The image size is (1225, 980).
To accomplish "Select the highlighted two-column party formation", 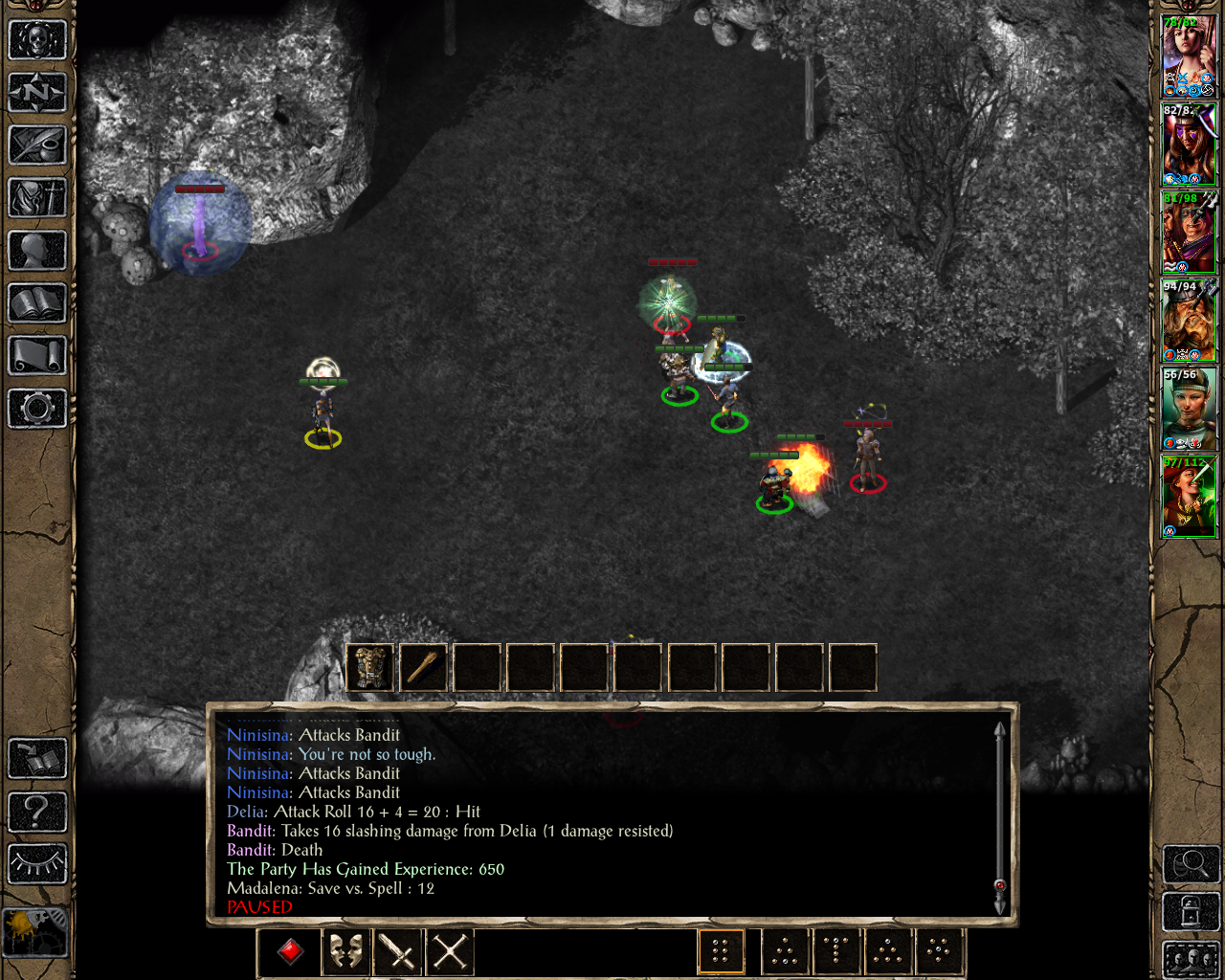I will pyautogui.click(x=721, y=951).
